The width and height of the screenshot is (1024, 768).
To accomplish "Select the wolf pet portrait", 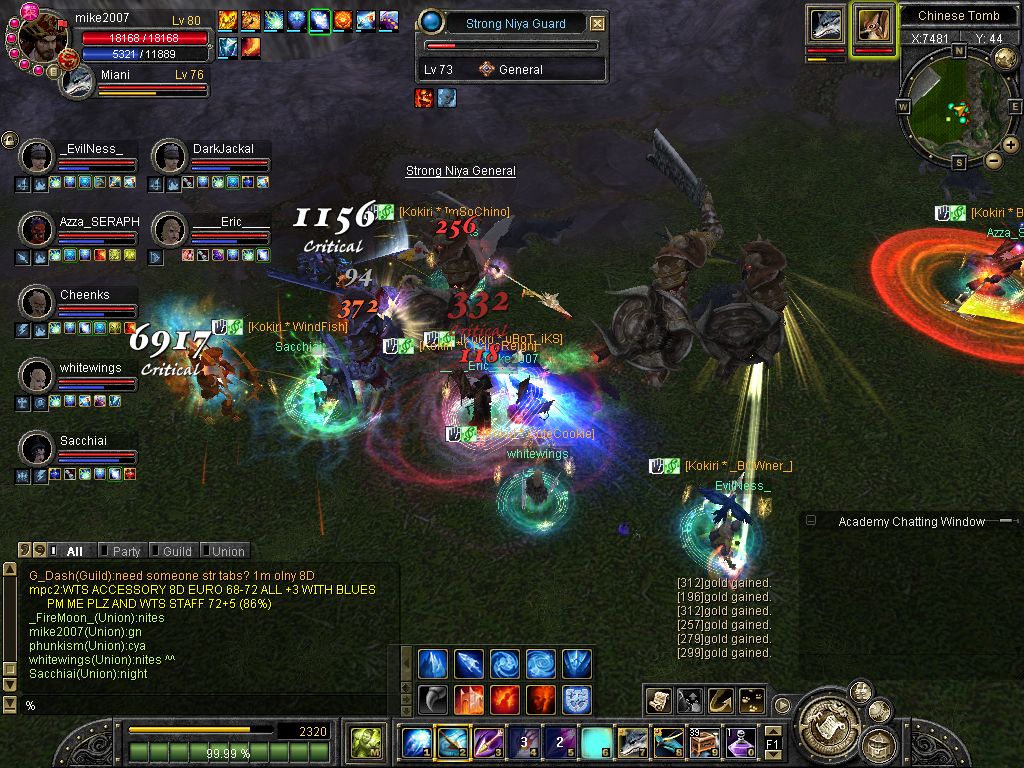I will (827, 25).
